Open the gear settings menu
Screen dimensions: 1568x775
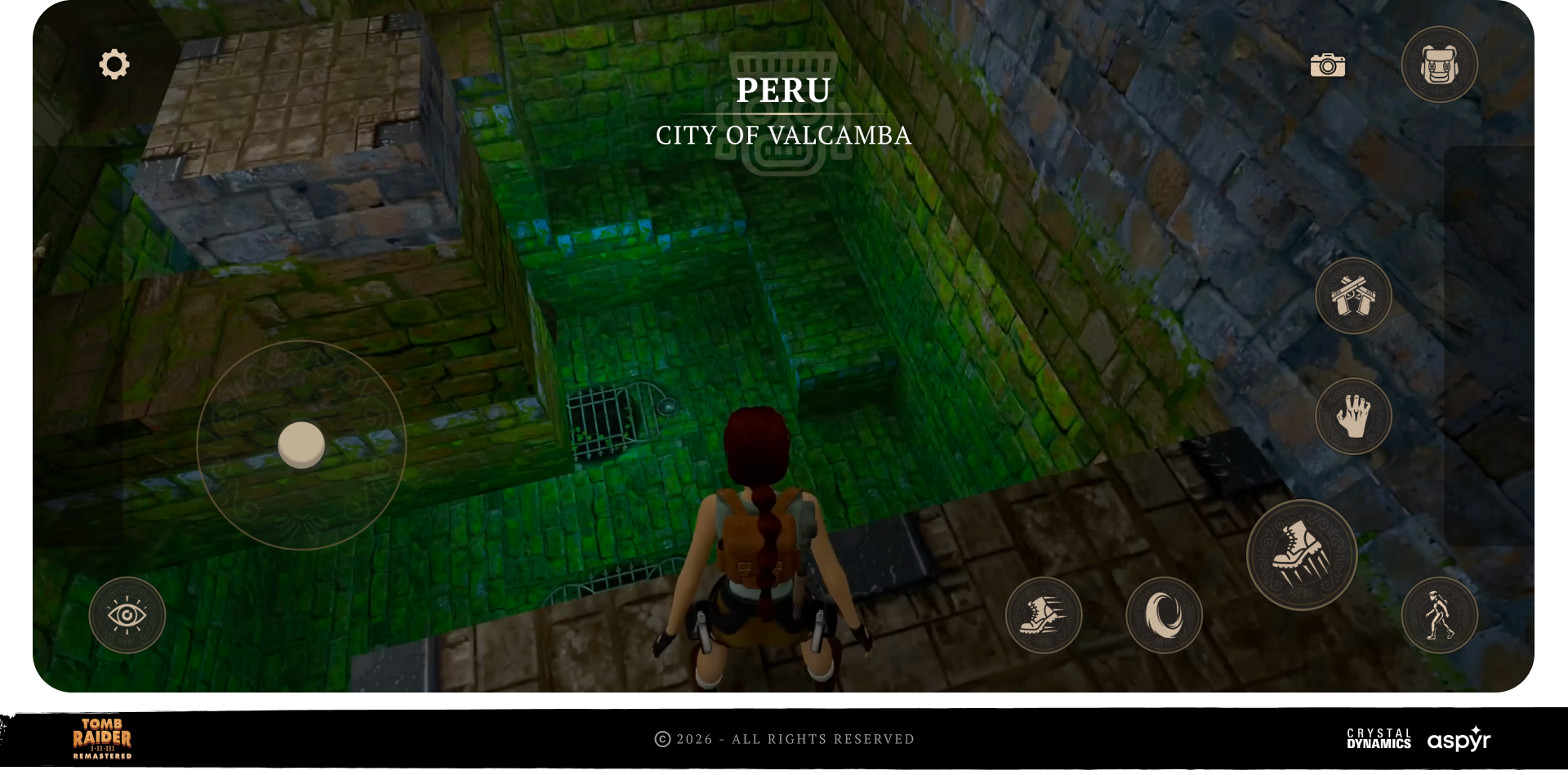(x=114, y=65)
